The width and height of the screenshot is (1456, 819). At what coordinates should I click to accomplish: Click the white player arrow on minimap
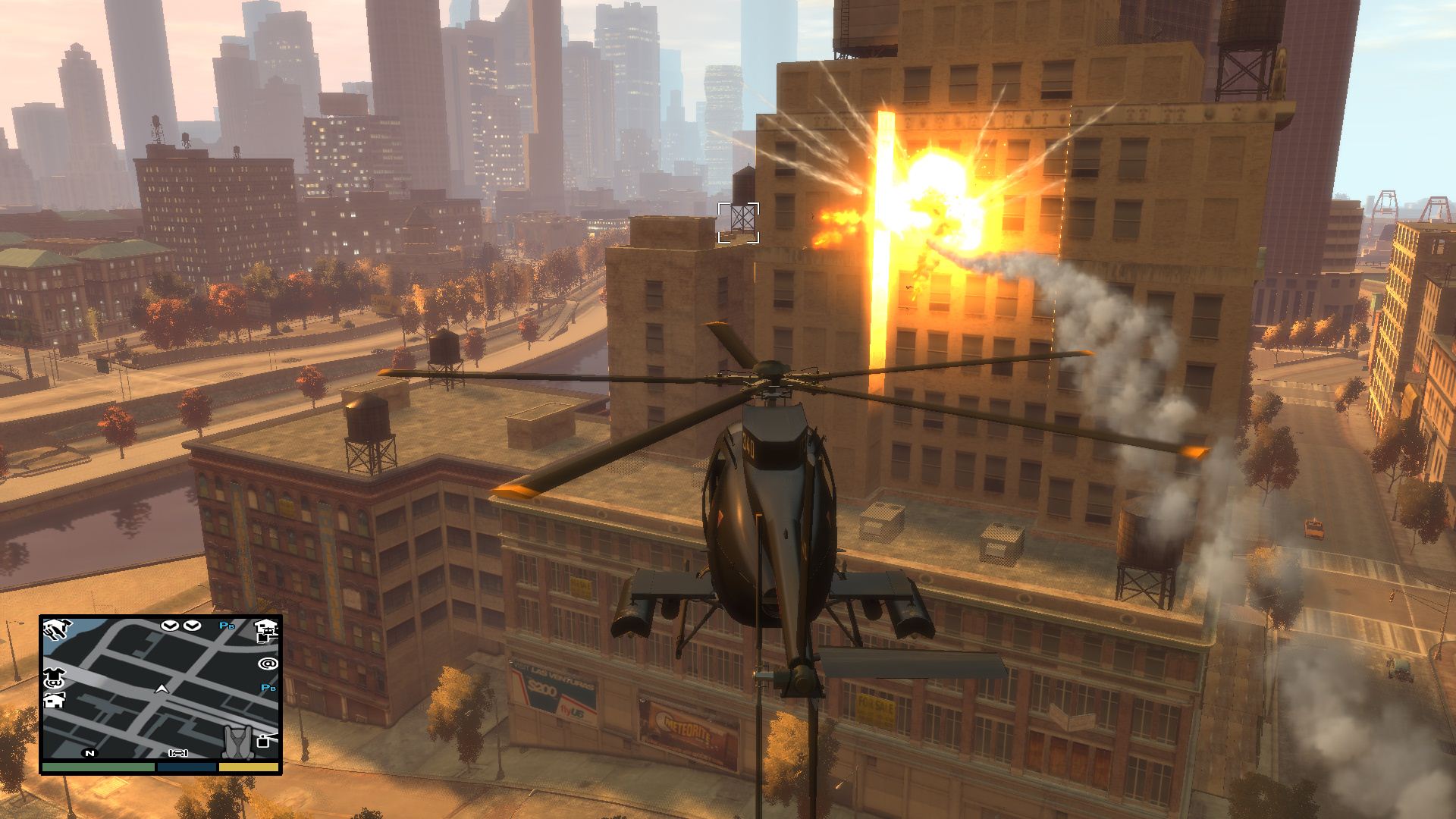(161, 689)
